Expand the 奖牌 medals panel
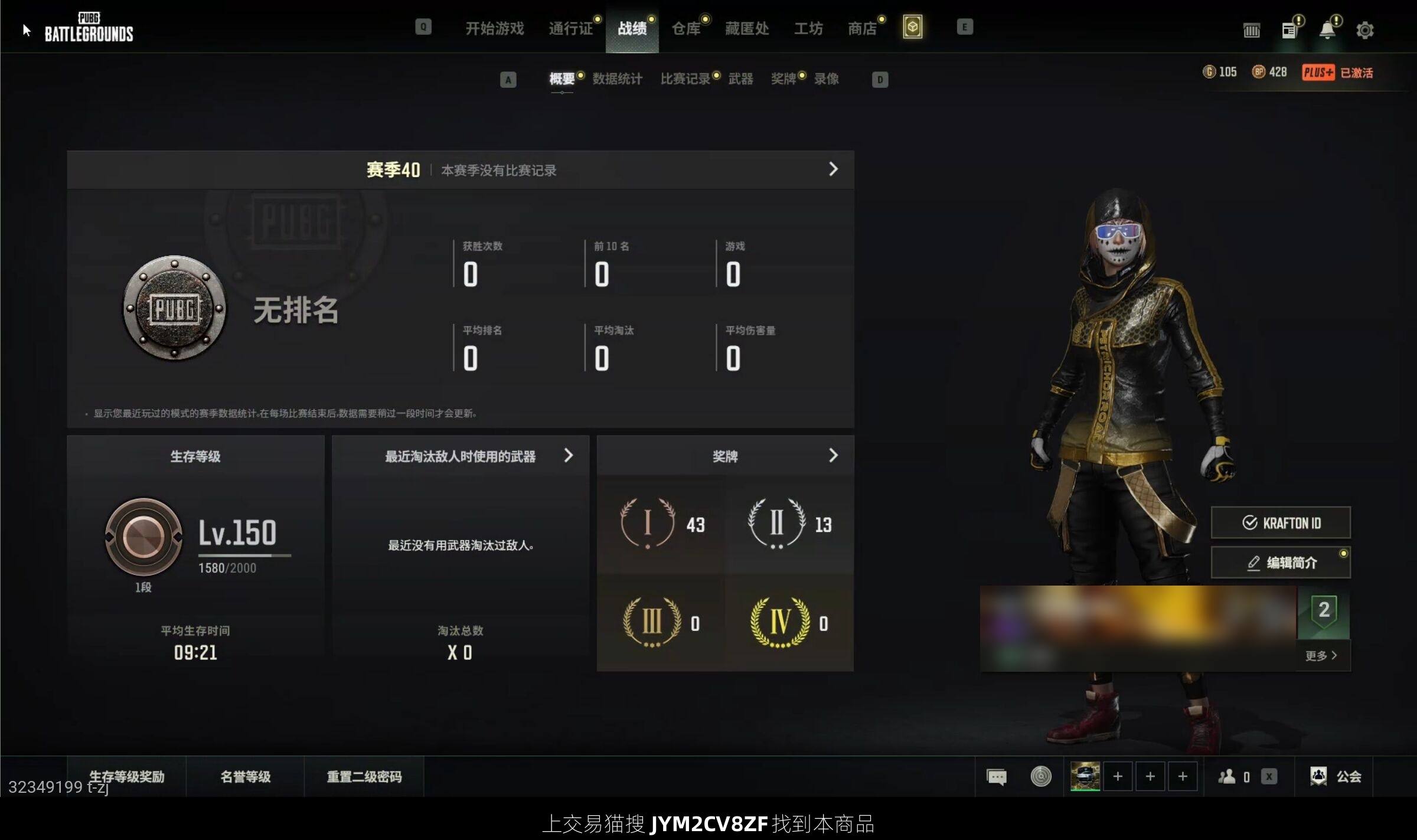The width and height of the screenshot is (1417, 840). (x=832, y=456)
